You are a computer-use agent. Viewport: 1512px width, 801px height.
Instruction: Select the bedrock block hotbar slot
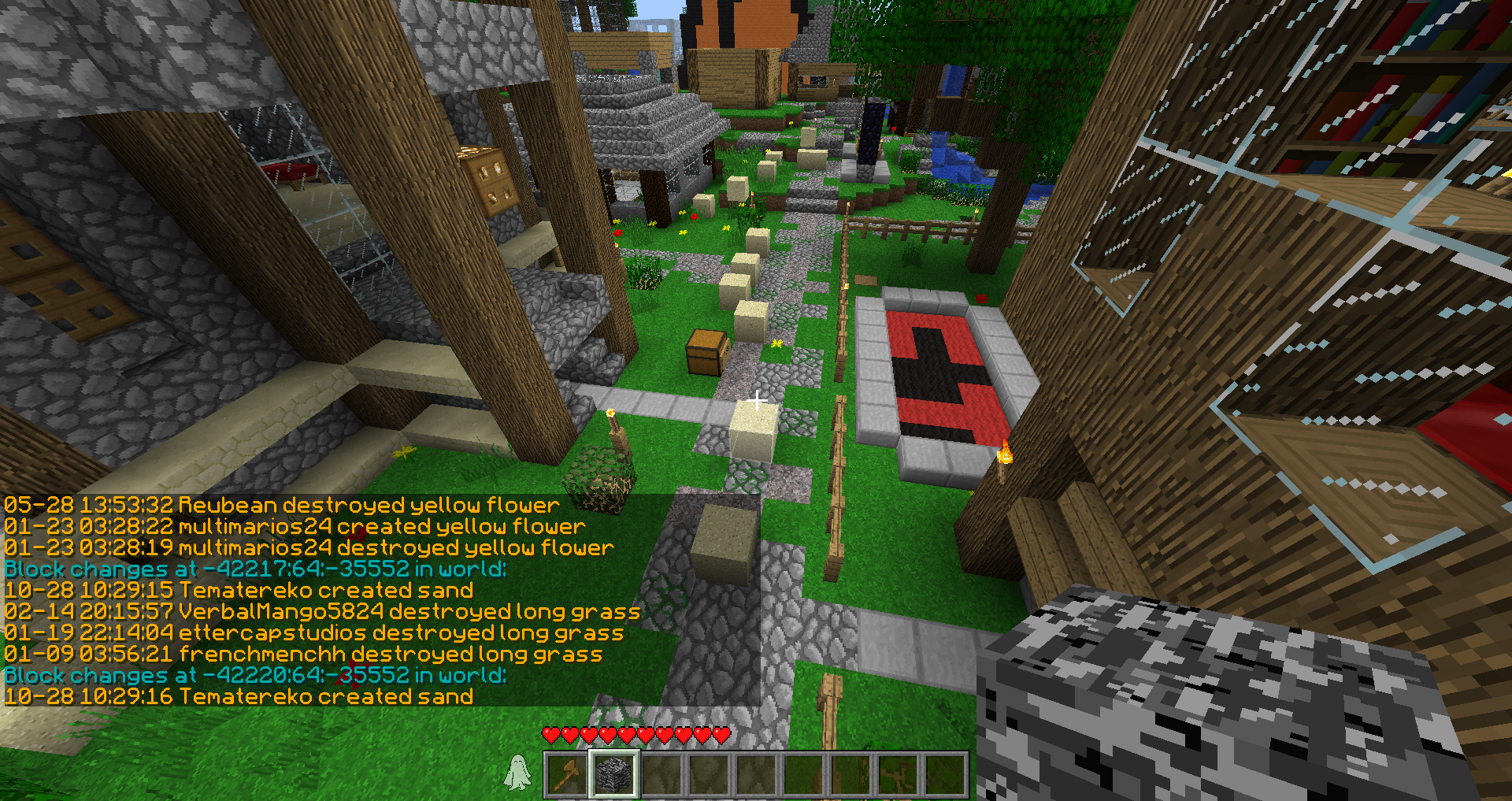[614, 774]
